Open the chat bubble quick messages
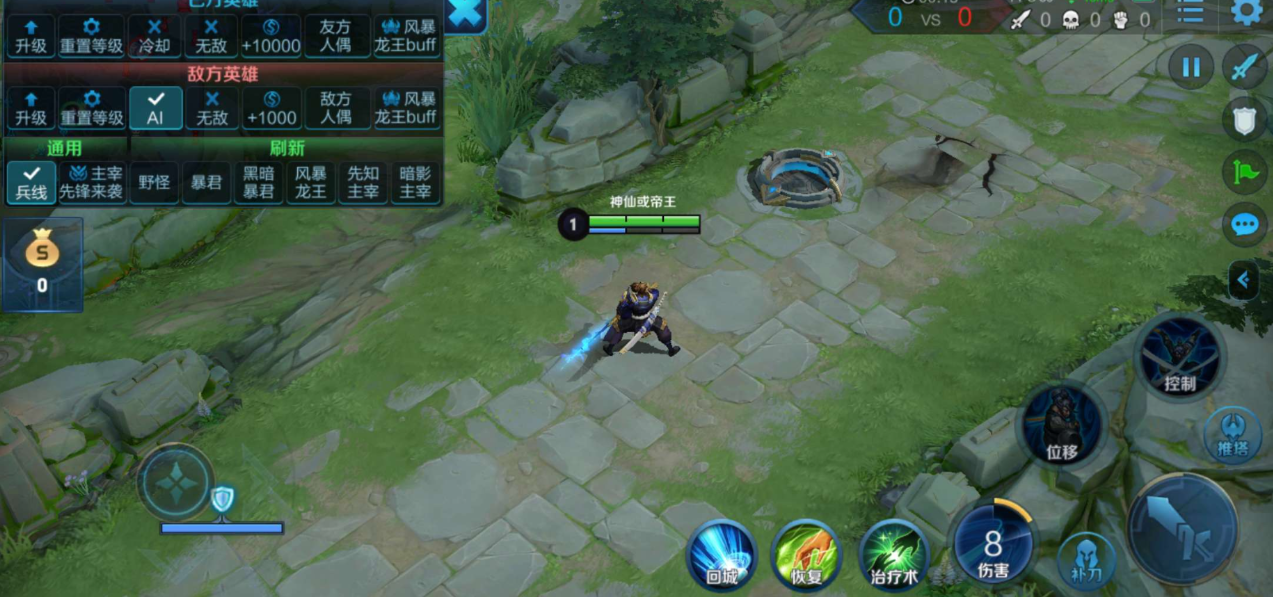The width and height of the screenshot is (1273, 597). [1245, 224]
